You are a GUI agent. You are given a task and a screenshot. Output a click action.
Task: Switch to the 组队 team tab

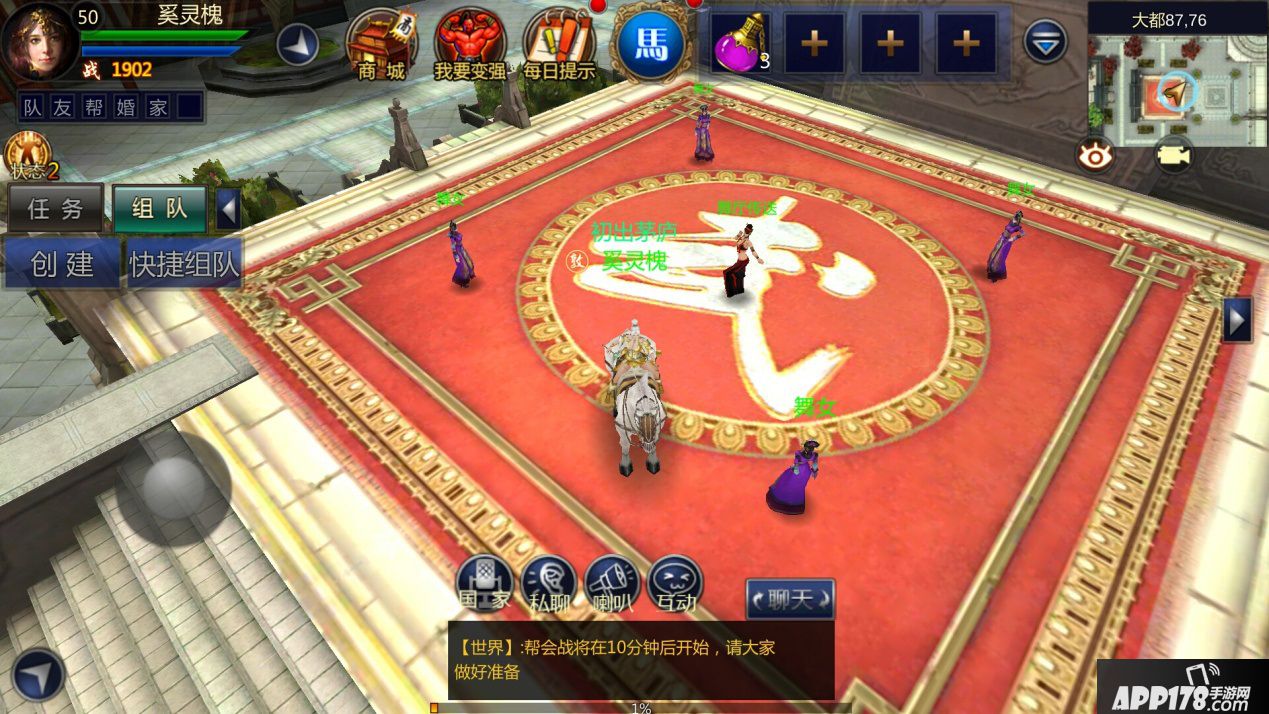click(x=160, y=208)
